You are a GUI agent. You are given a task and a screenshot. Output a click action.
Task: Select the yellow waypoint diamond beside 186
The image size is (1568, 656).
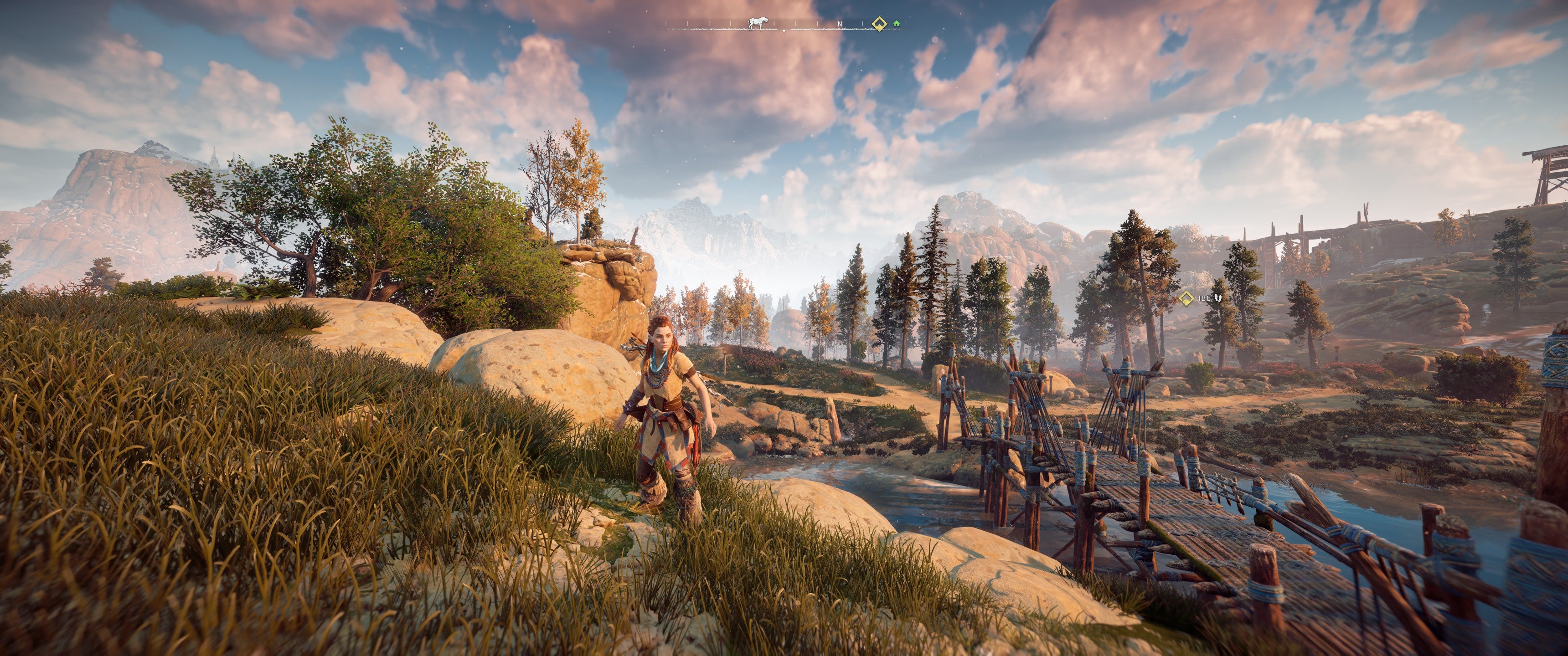(1186, 298)
